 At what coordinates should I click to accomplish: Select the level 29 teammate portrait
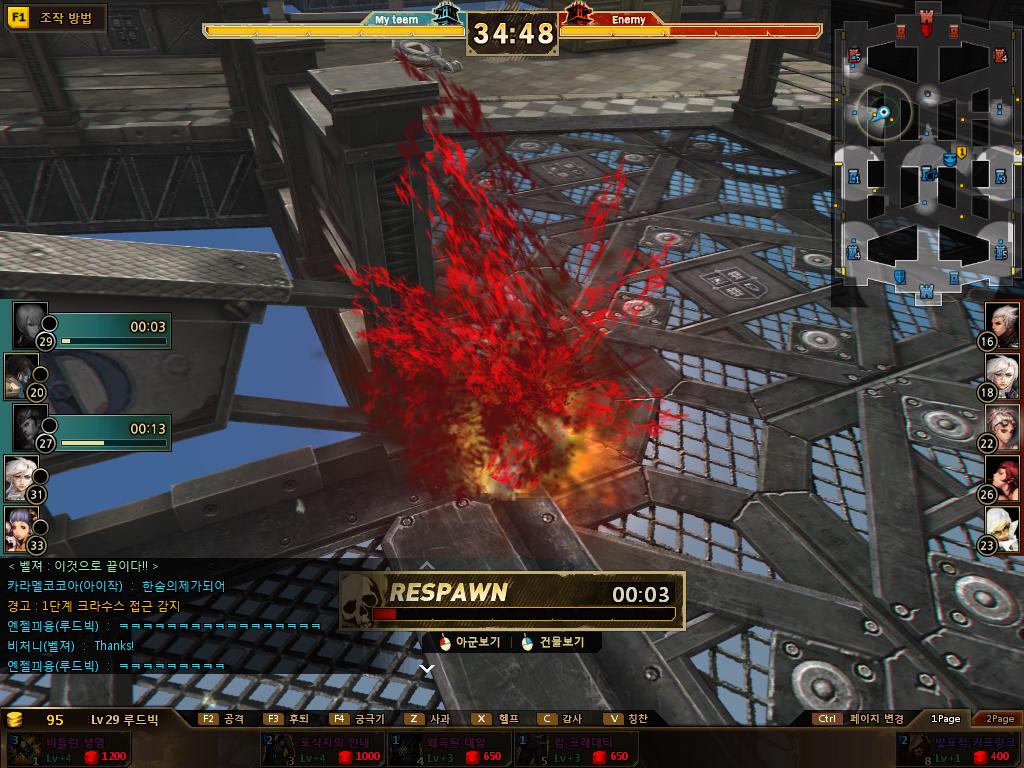tap(31, 323)
